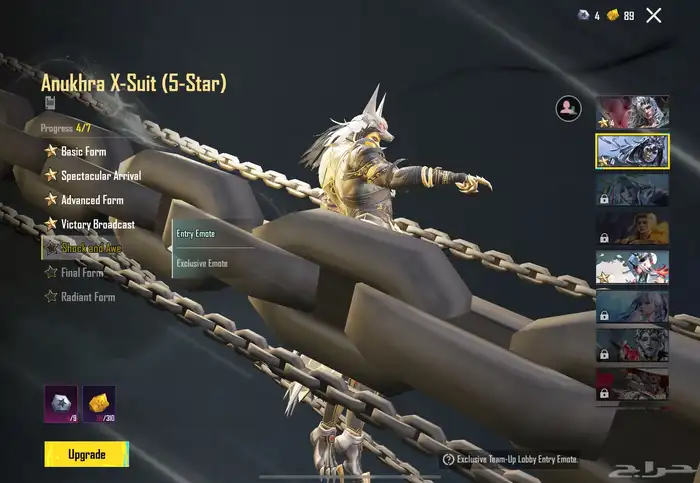Click the question mark help icon
This screenshot has width=700, height=483.
tap(448, 460)
